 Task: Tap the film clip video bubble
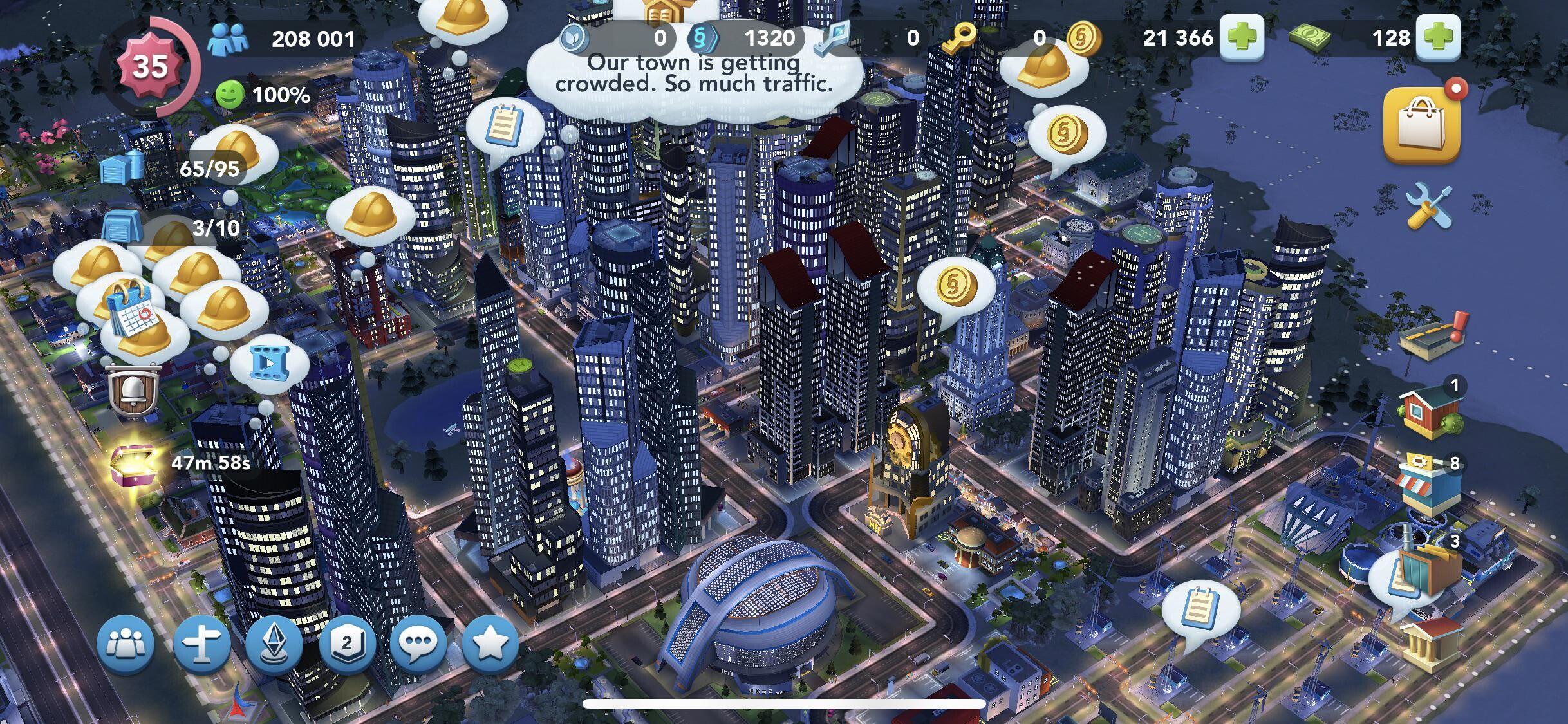pos(270,364)
